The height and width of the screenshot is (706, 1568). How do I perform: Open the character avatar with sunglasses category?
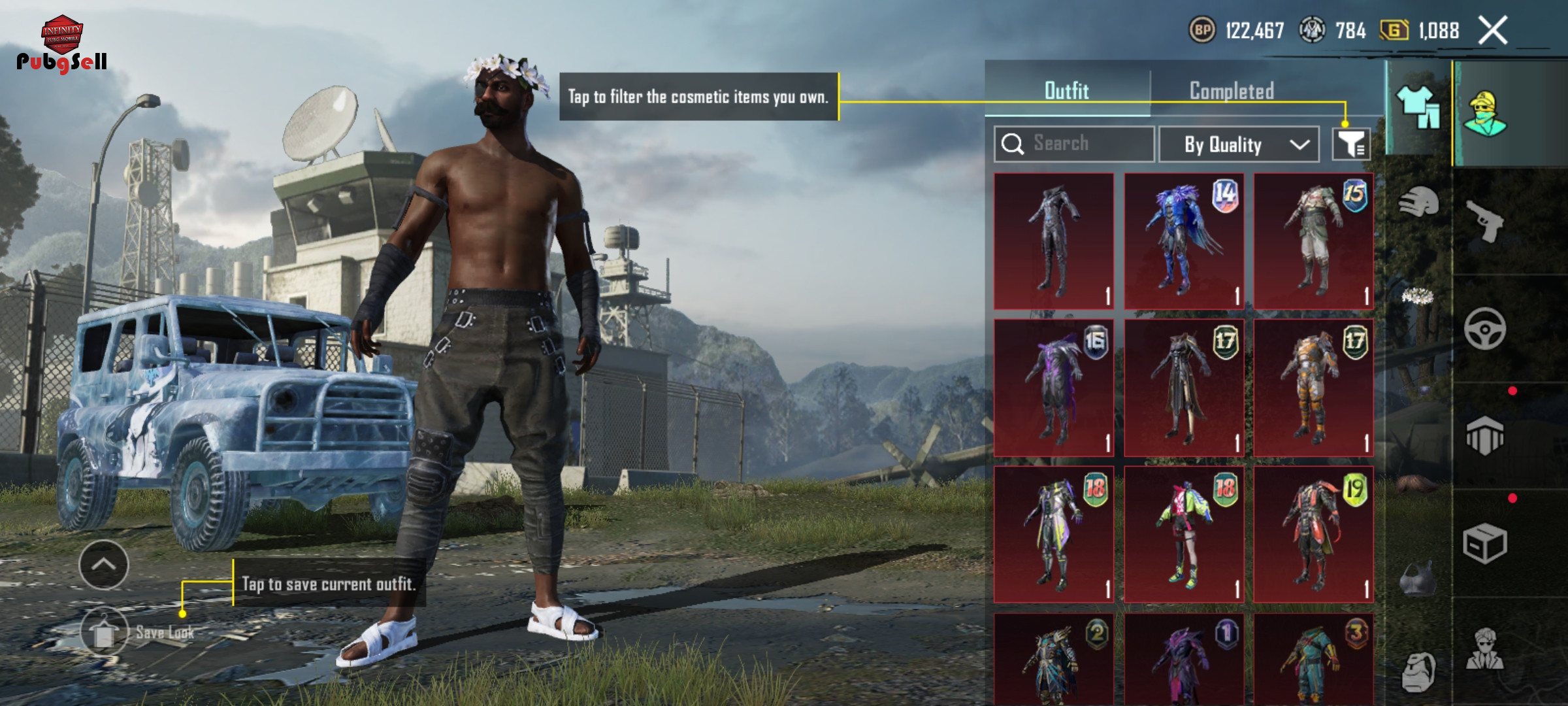(x=1484, y=649)
